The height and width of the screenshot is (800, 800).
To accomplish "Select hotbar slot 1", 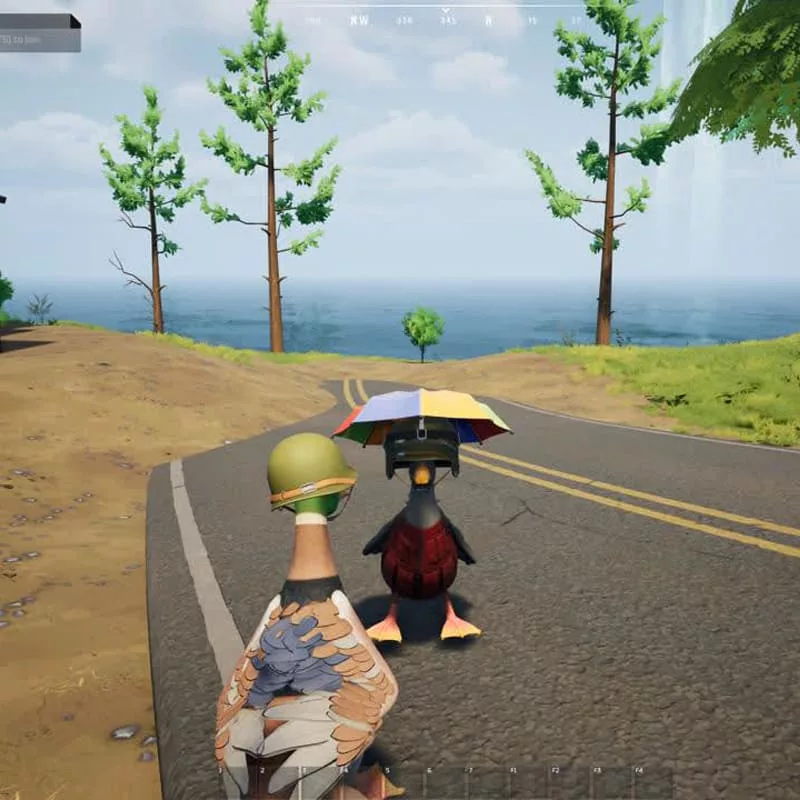I will [x=237, y=783].
